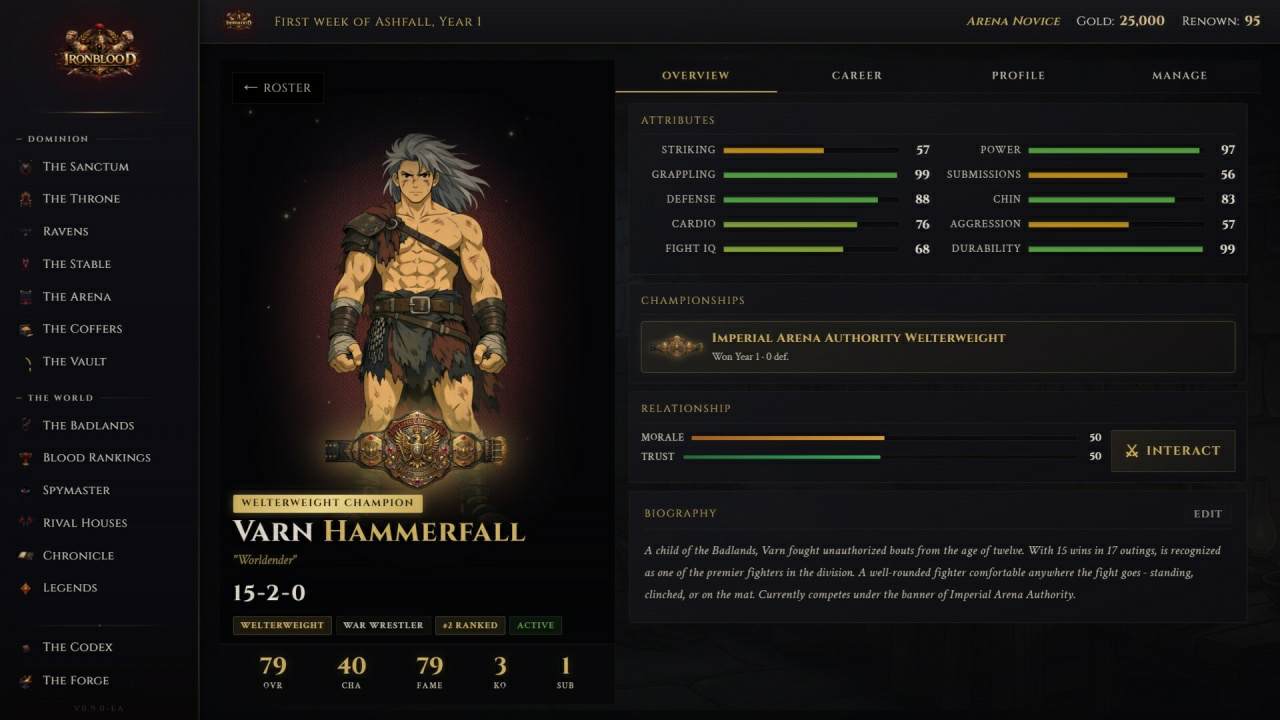This screenshot has width=1280, height=720.
Task: Open the Spymaster screen
Action: coord(76,491)
